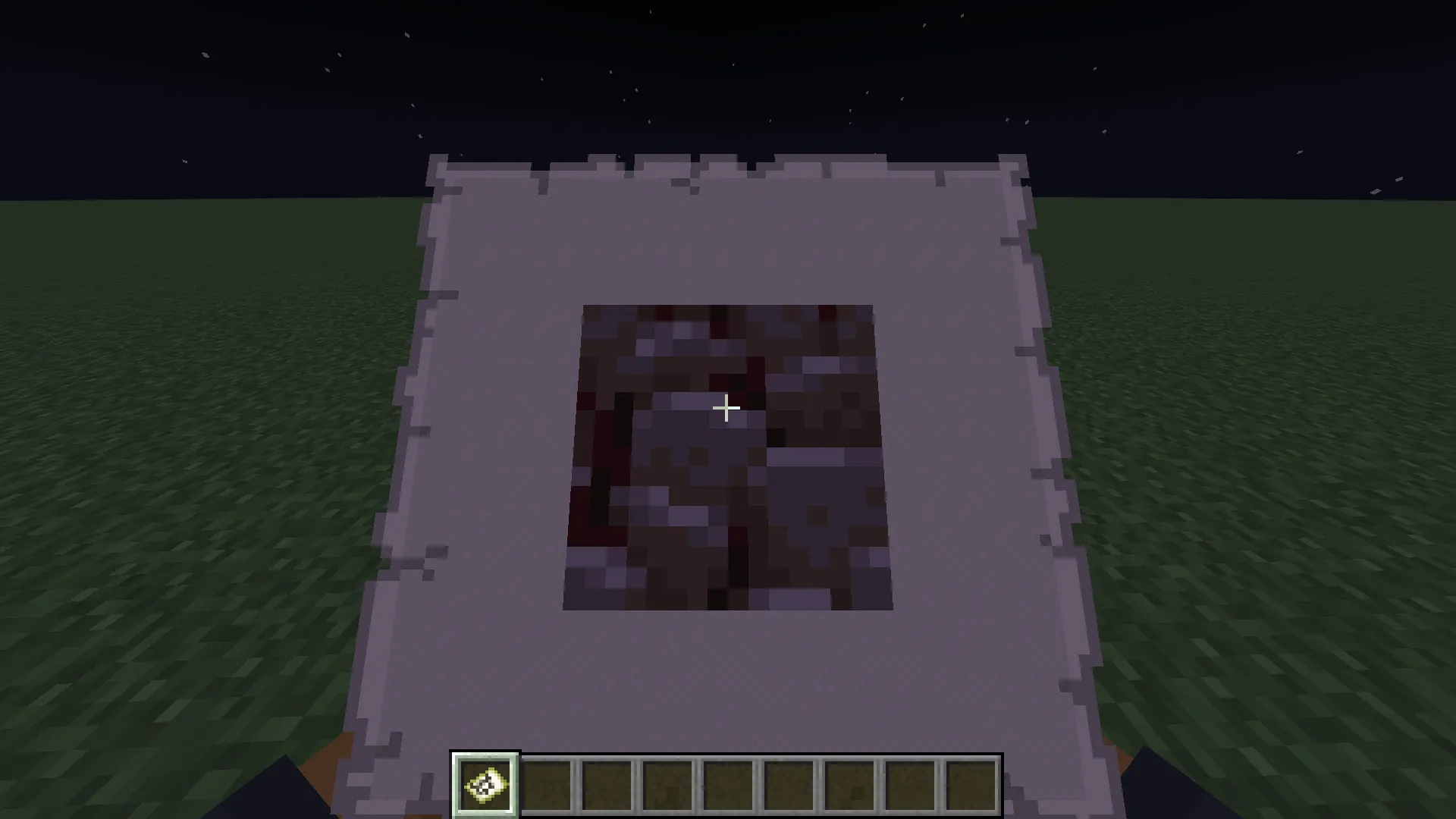Viewport: 1456px width, 819px height.
Task: Select the map item in hotbar slot one
Action: coord(485,785)
